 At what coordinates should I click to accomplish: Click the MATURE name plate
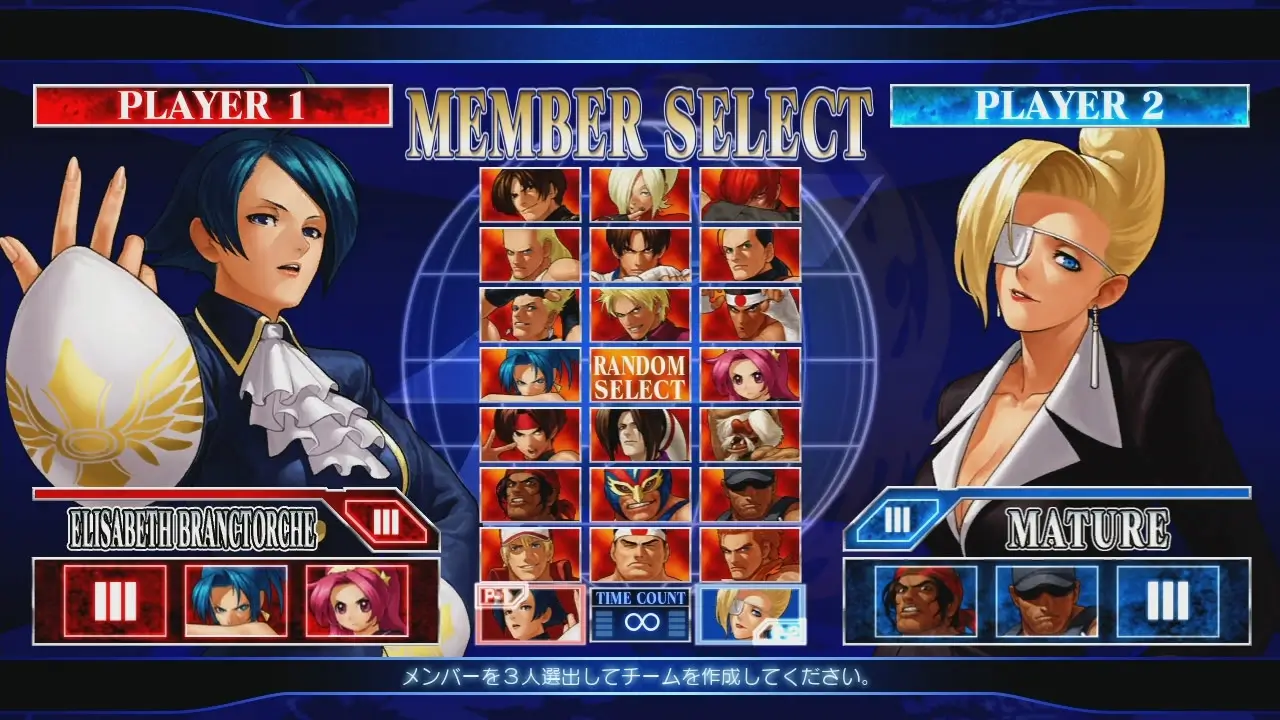(1083, 521)
